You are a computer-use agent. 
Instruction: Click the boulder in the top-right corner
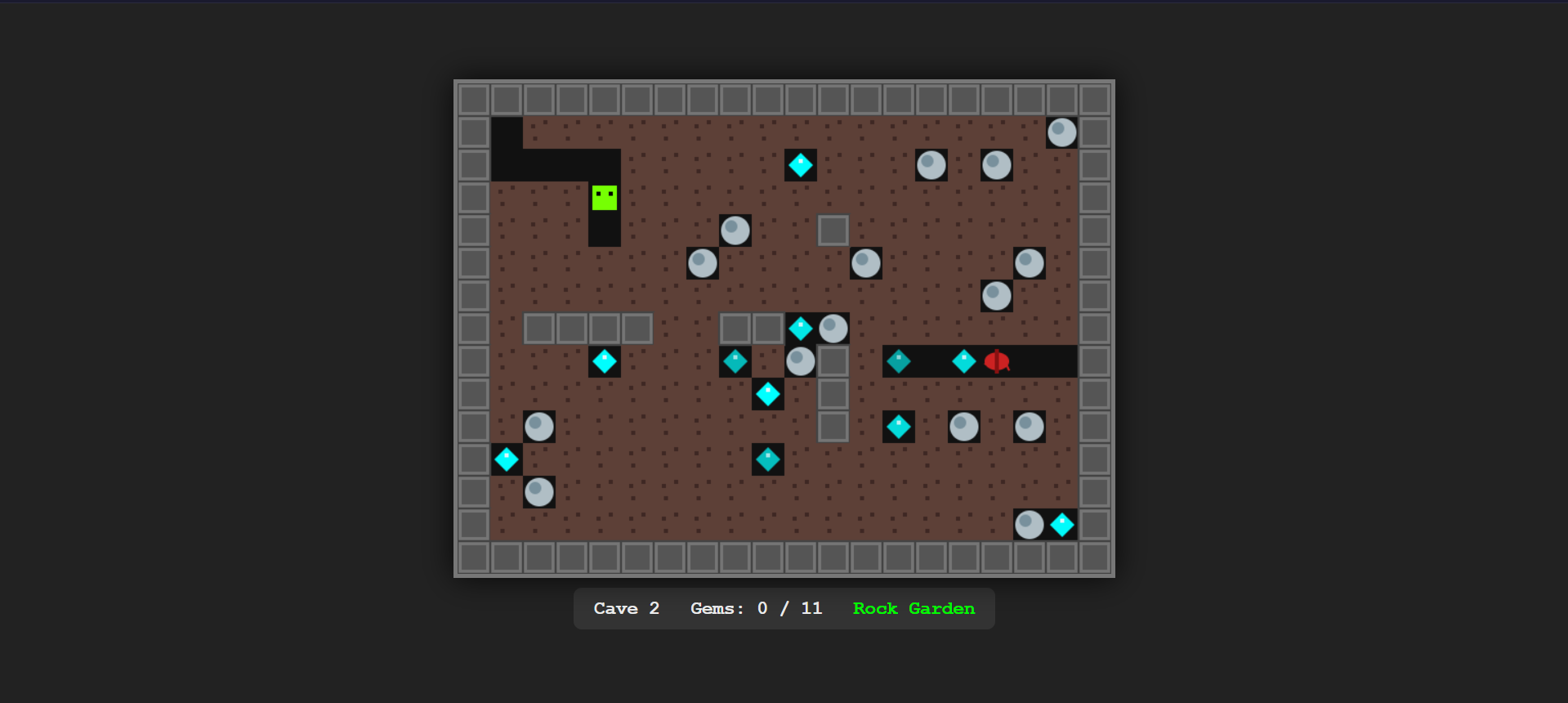(1061, 132)
